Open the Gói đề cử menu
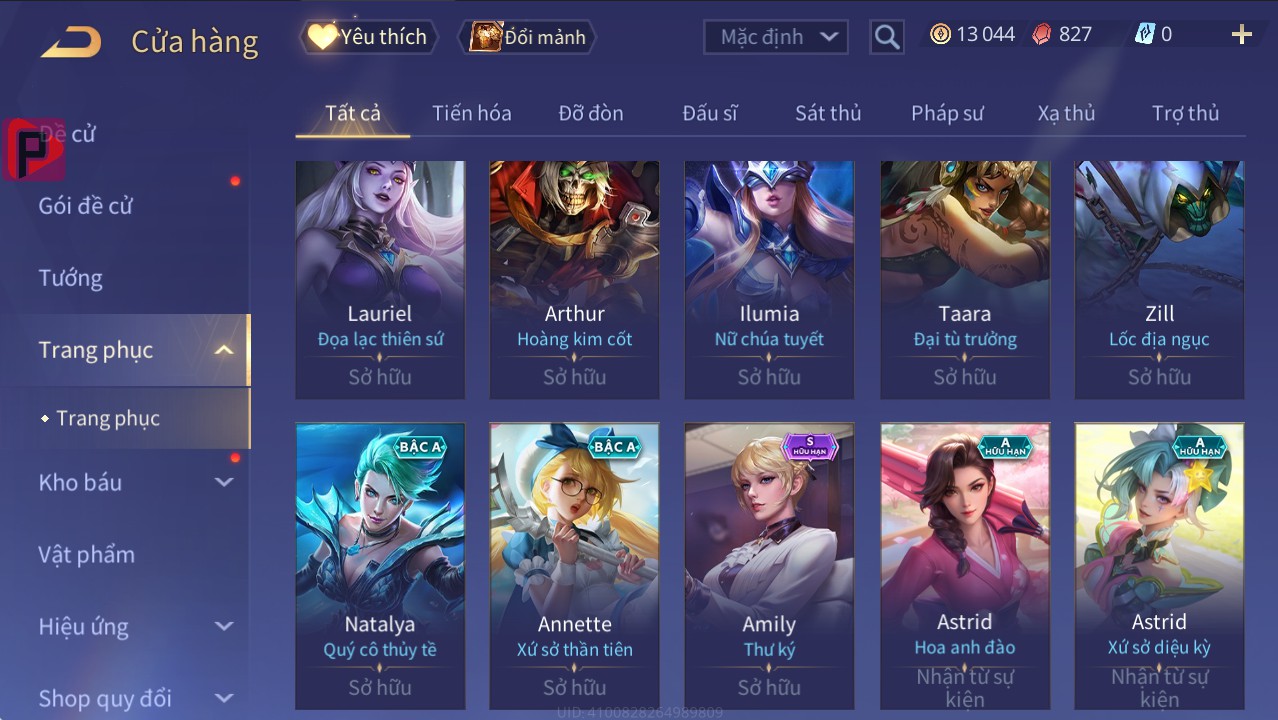 [86, 206]
